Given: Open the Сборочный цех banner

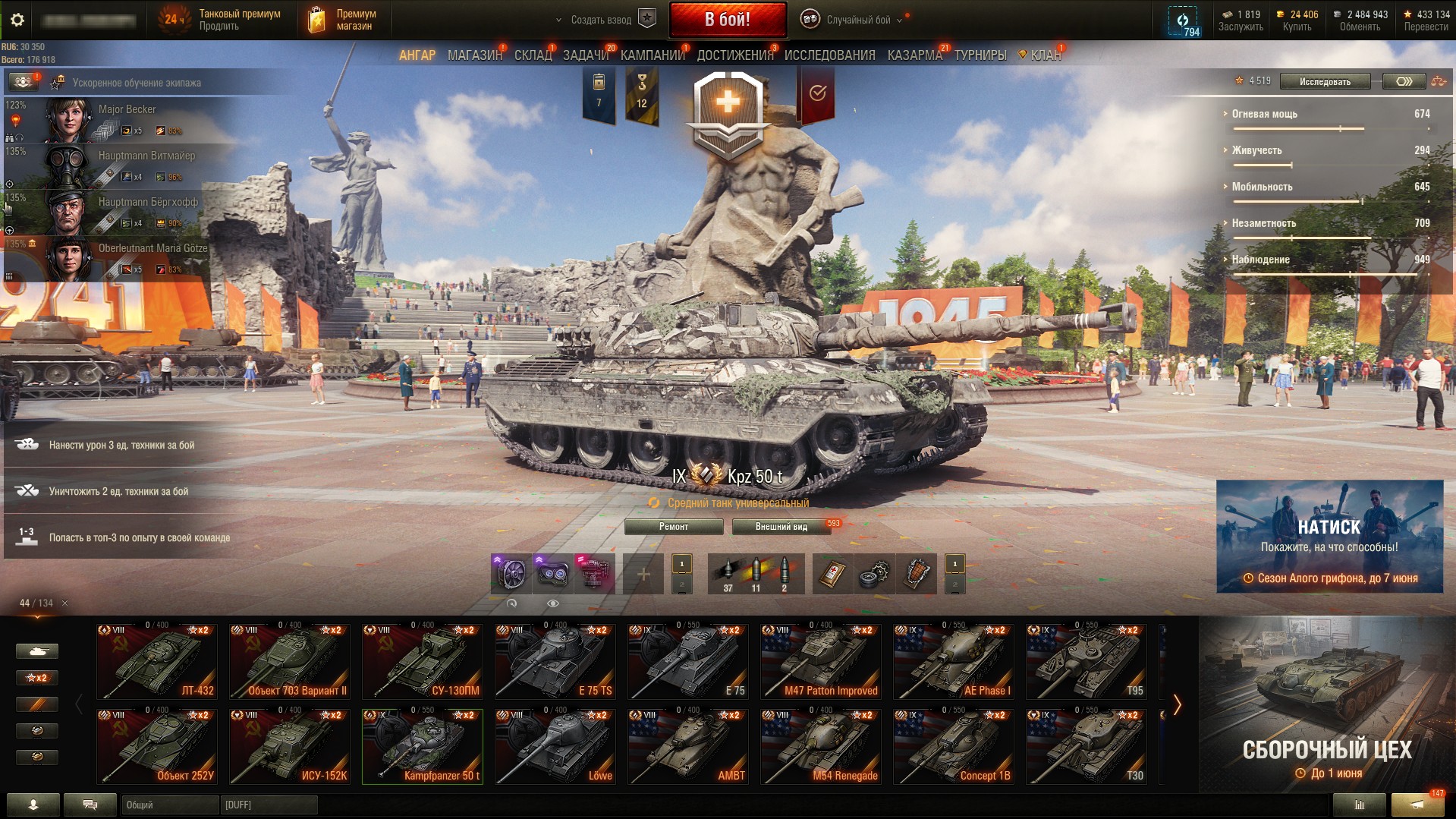Looking at the screenshot, I should (x=1326, y=706).
